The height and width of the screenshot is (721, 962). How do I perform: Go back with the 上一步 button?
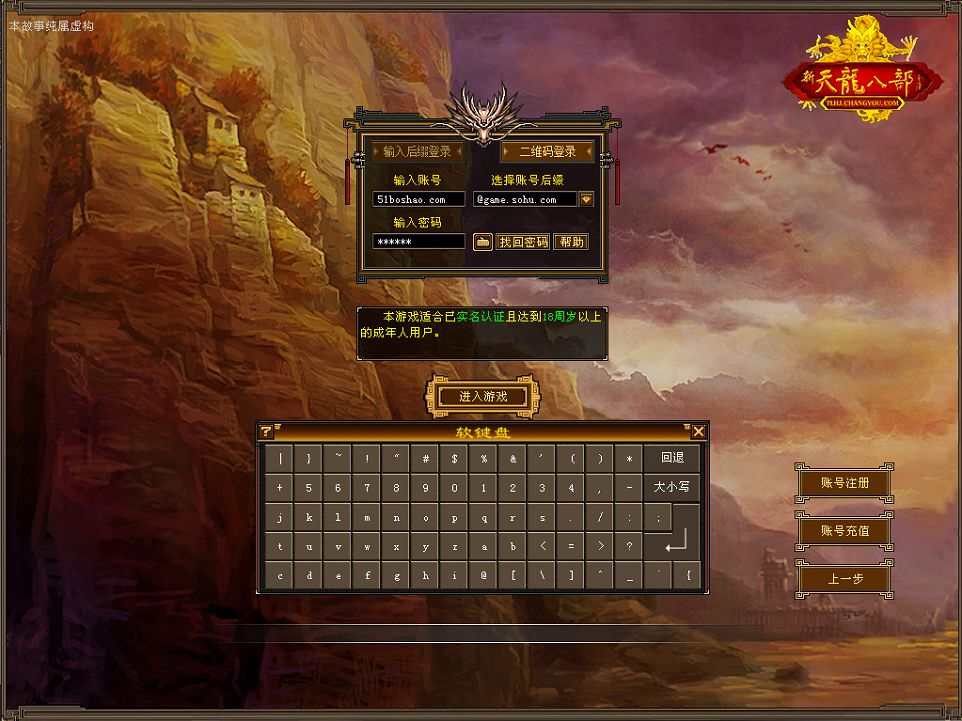[x=844, y=578]
